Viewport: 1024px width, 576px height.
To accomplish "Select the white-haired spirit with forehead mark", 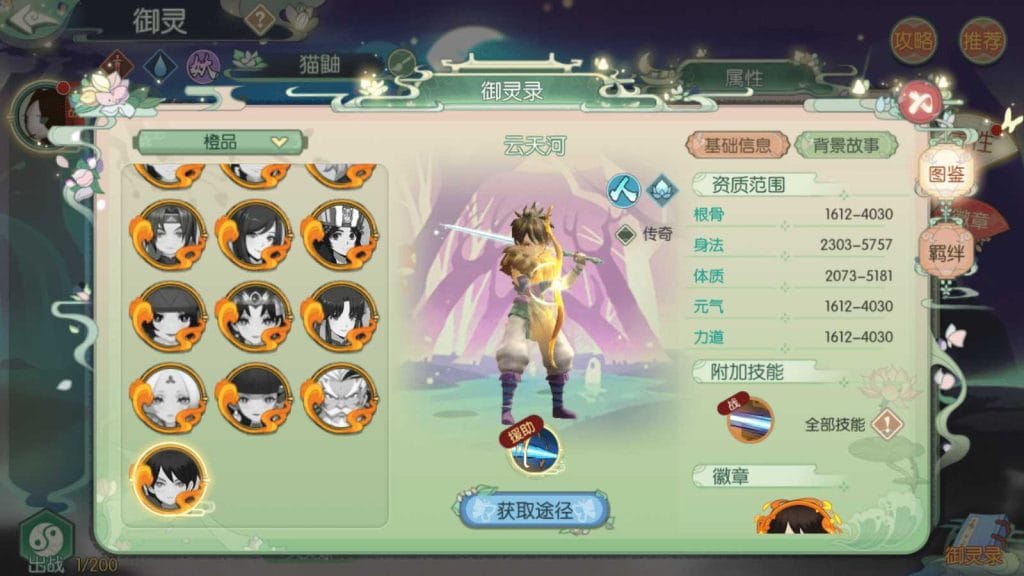I will coord(169,397).
